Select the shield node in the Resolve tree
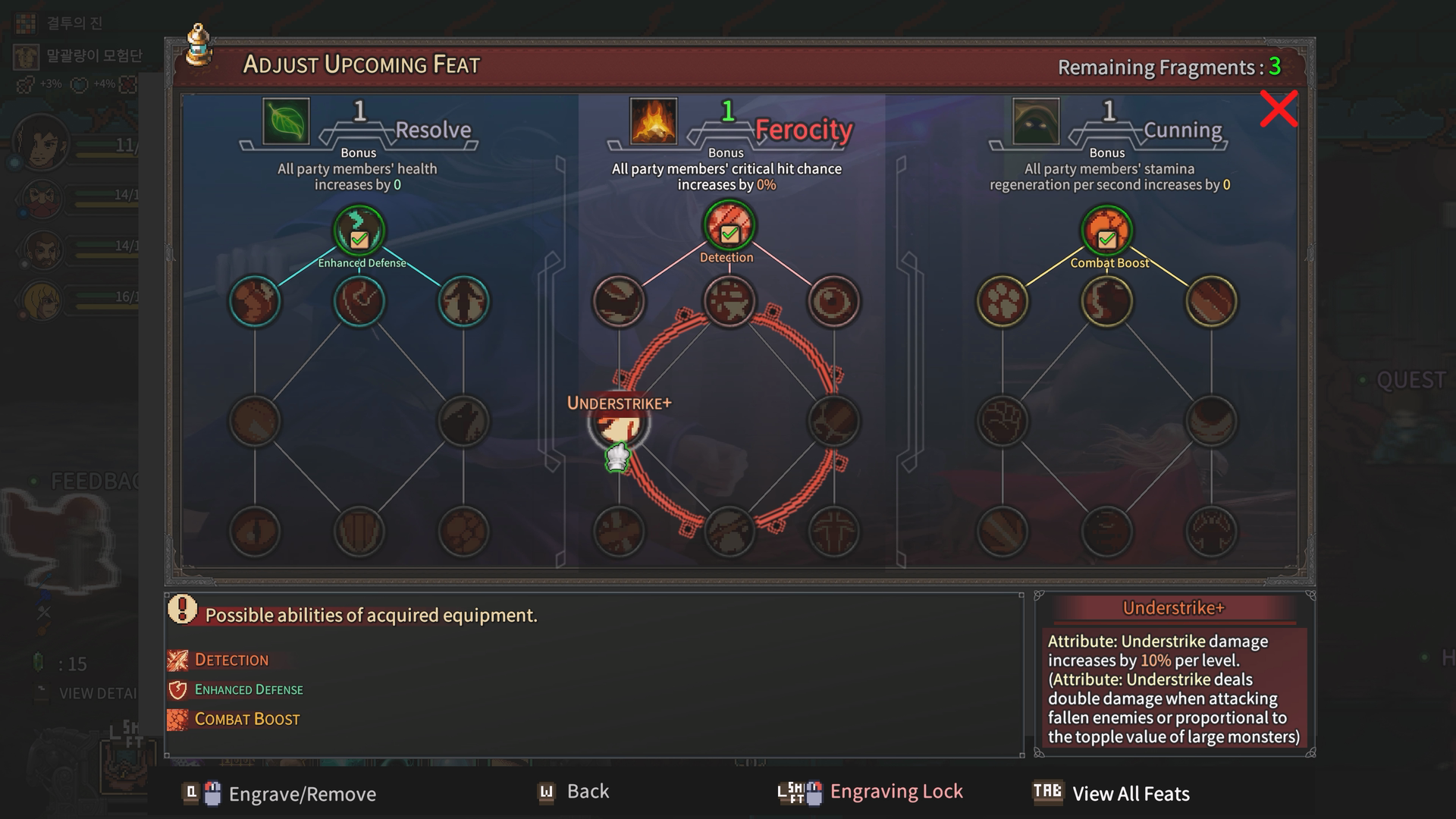1456x819 pixels. point(360,531)
